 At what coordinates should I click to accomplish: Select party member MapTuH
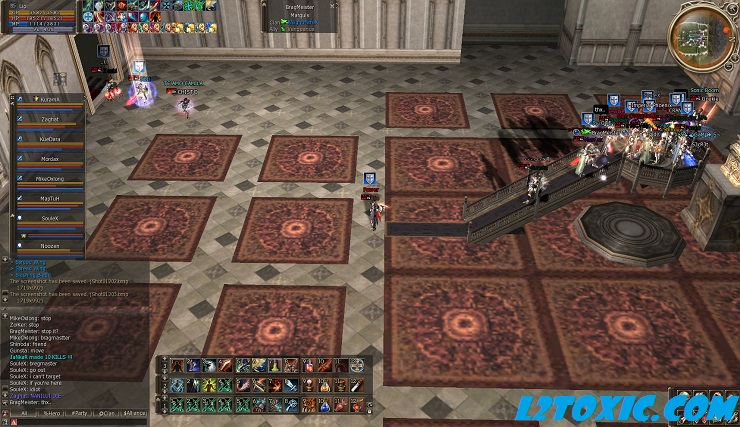click(x=49, y=198)
